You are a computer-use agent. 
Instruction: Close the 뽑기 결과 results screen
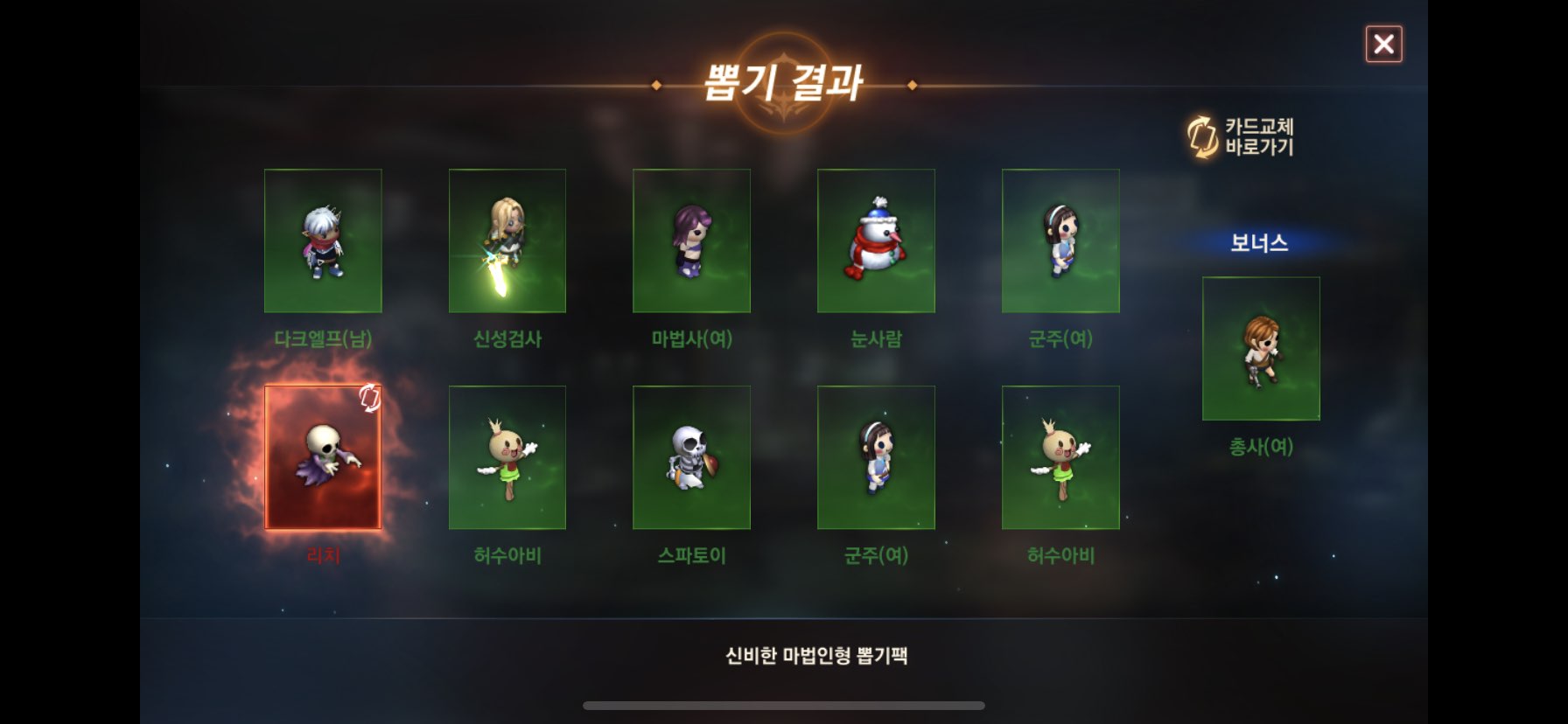click(1383, 44)
